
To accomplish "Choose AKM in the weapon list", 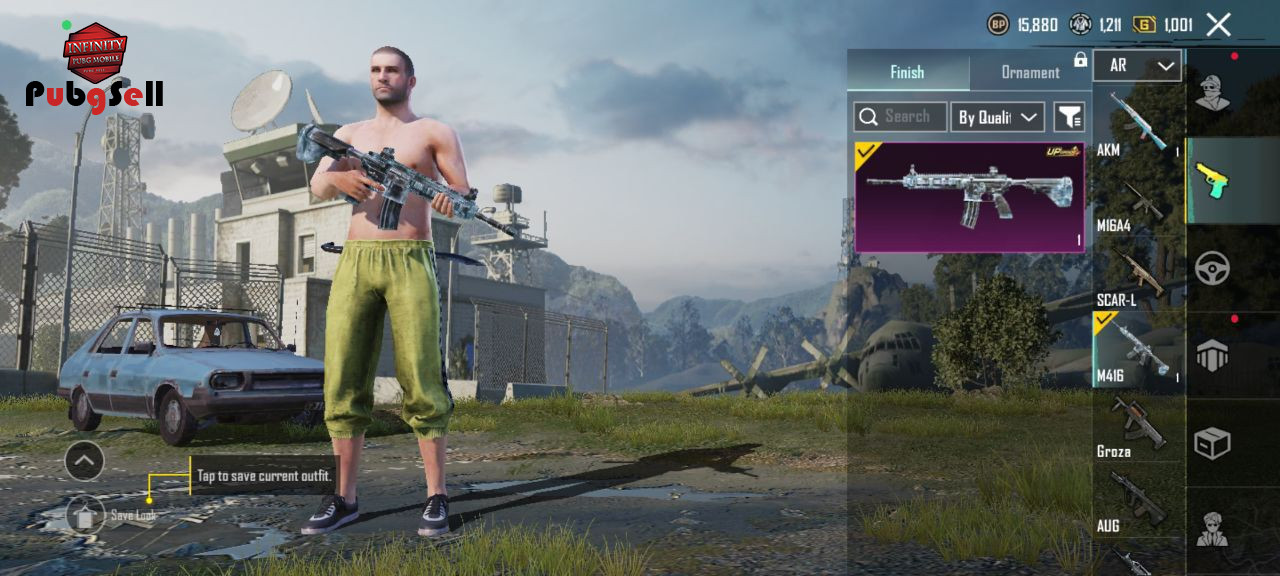I will (1139, 124).
